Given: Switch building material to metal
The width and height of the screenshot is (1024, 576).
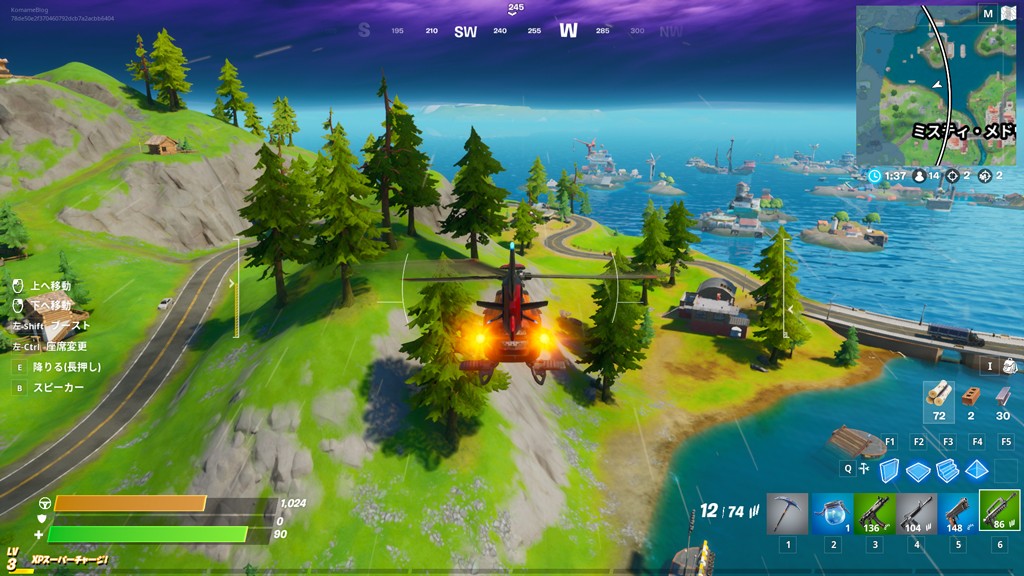Looking at the screenshot, I should pos(1002,396).
